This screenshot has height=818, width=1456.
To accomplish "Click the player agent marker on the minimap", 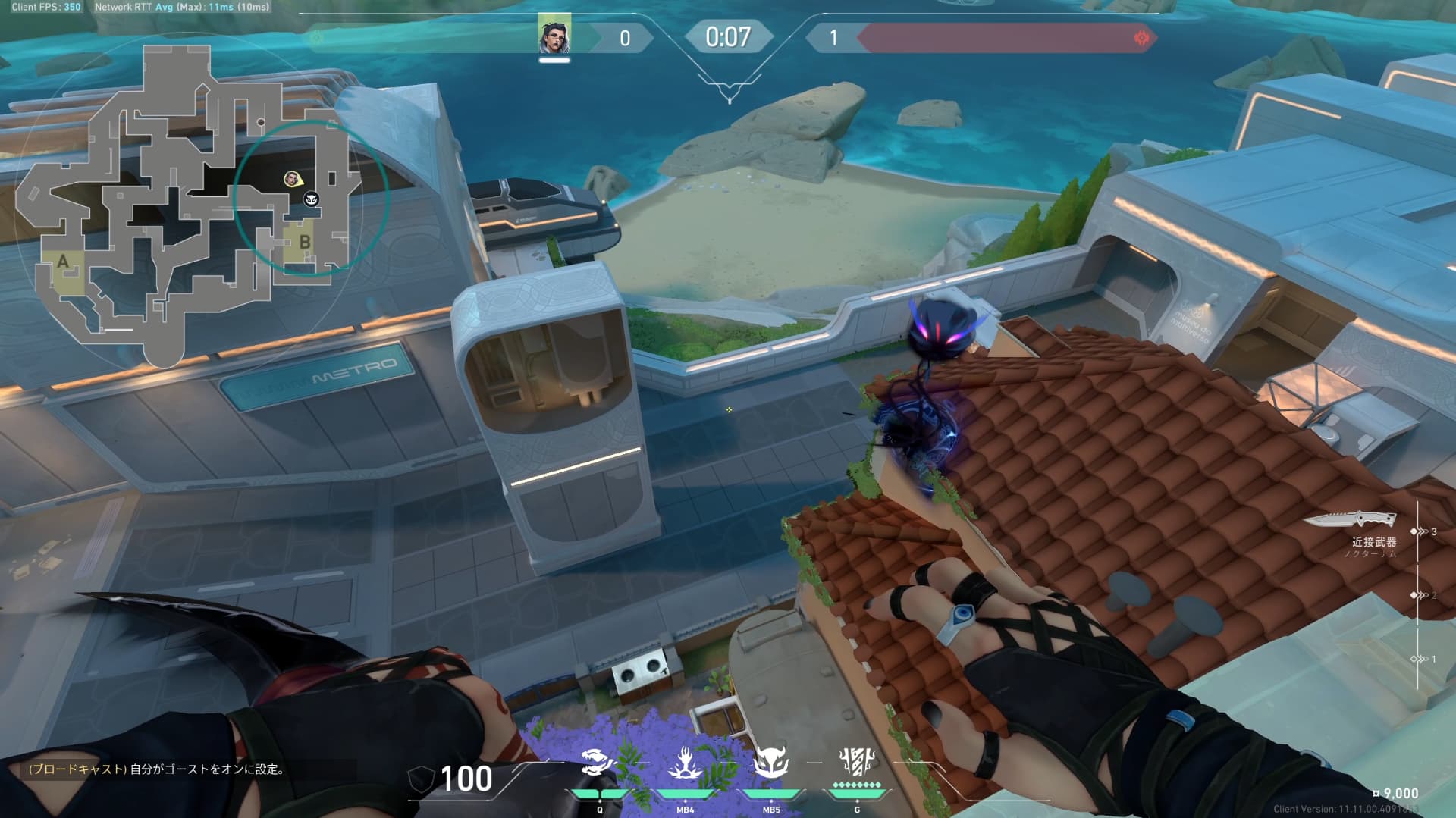I will [x=291, y=179].
